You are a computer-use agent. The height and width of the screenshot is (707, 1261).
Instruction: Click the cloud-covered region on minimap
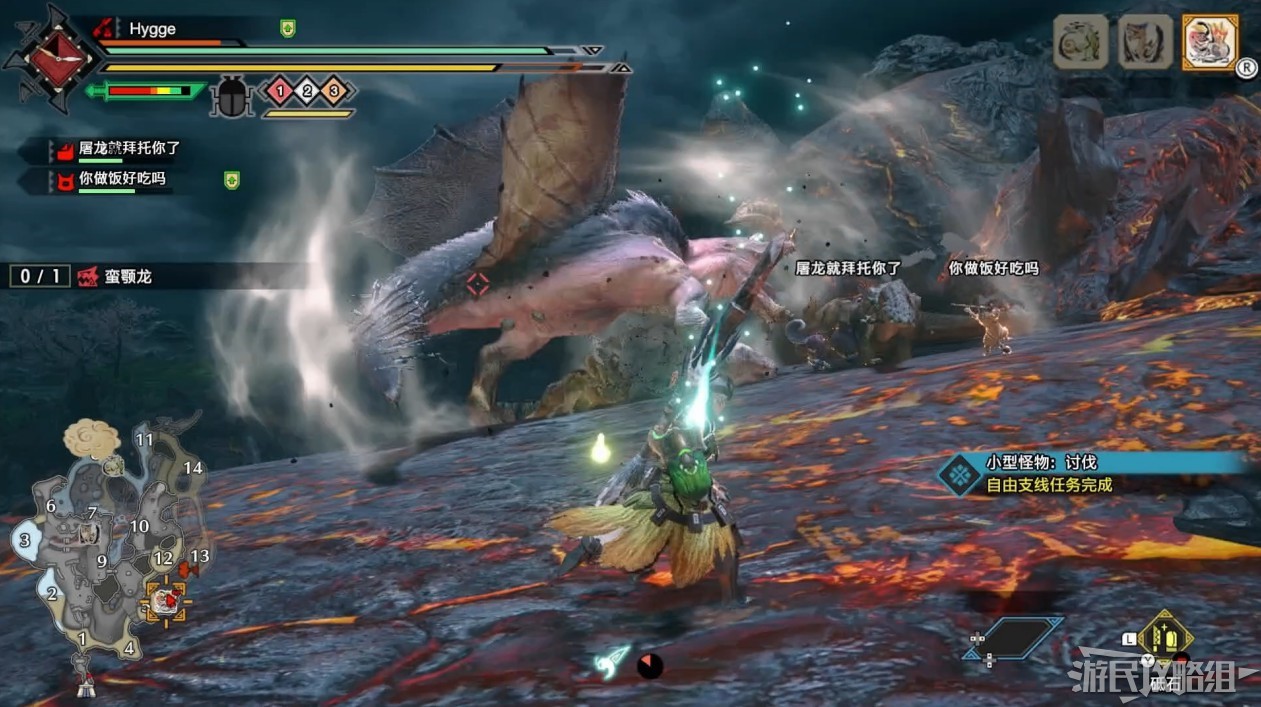point(92,438)
